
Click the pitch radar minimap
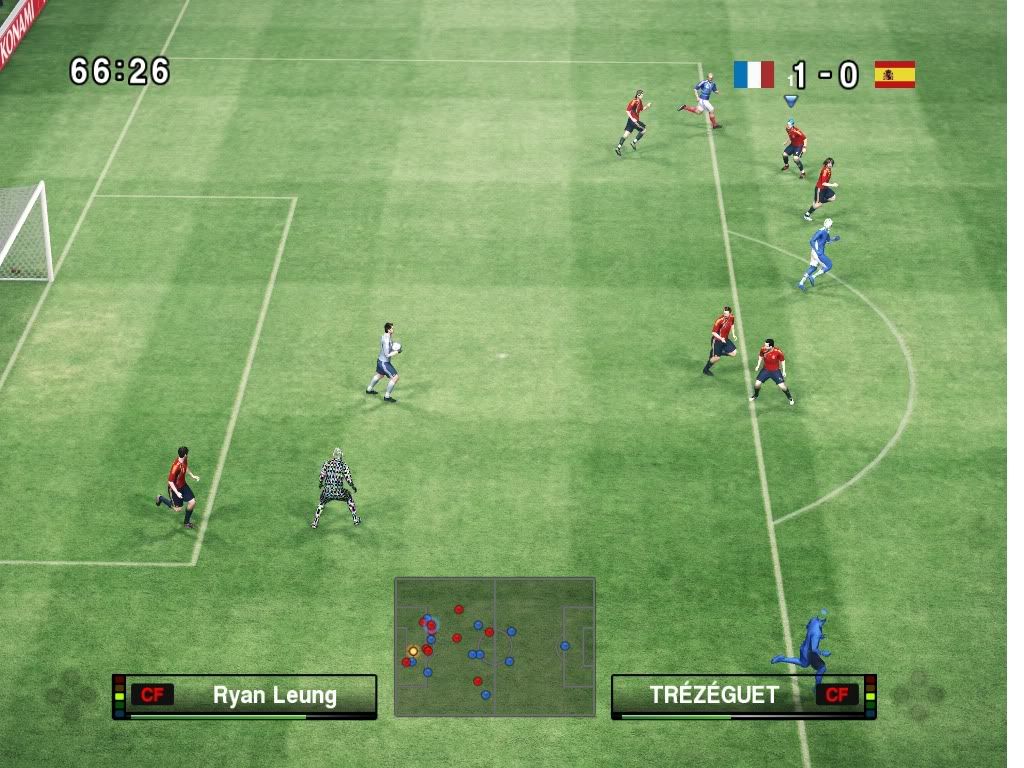point(494,646)
